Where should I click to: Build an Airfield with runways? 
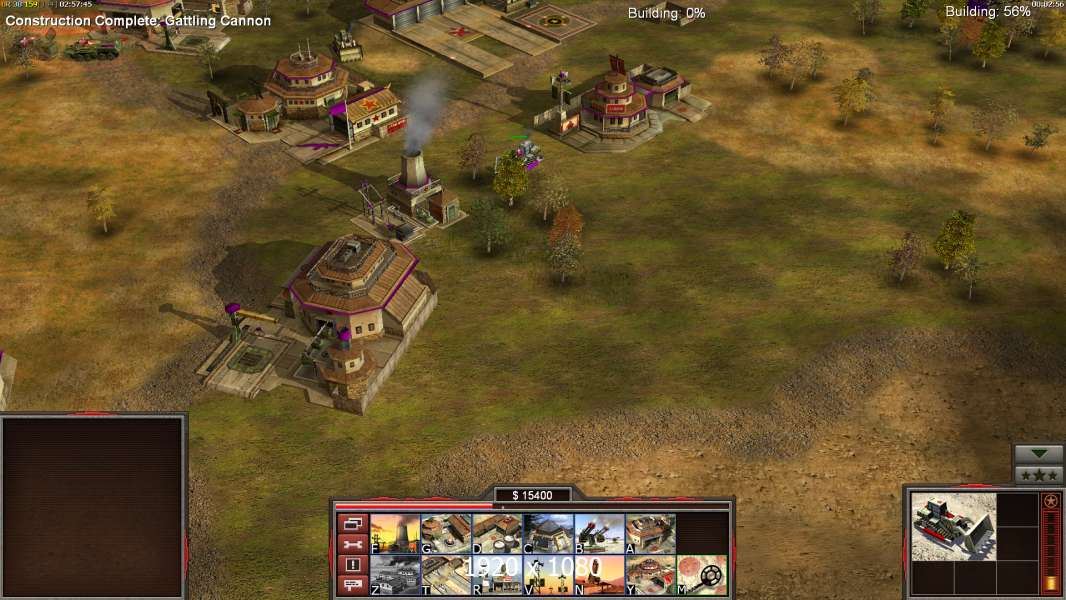click(x=446, y=575)
